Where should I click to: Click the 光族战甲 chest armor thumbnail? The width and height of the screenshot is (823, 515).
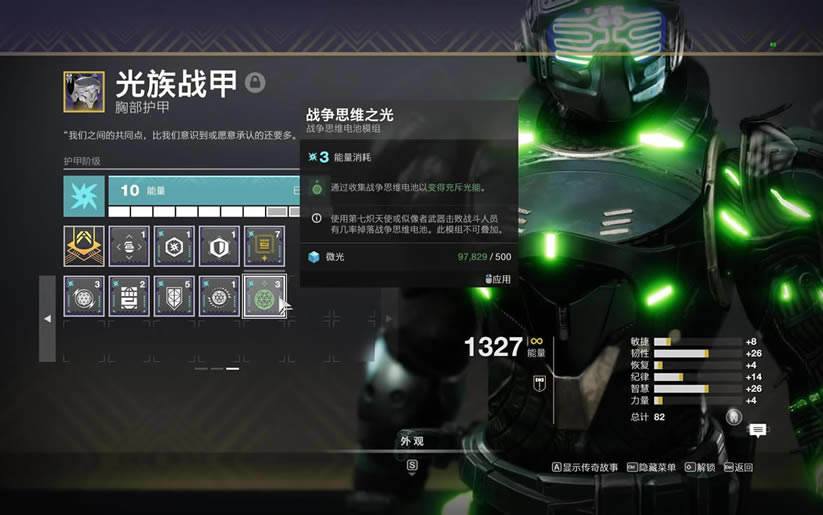[x=84, y=91]
